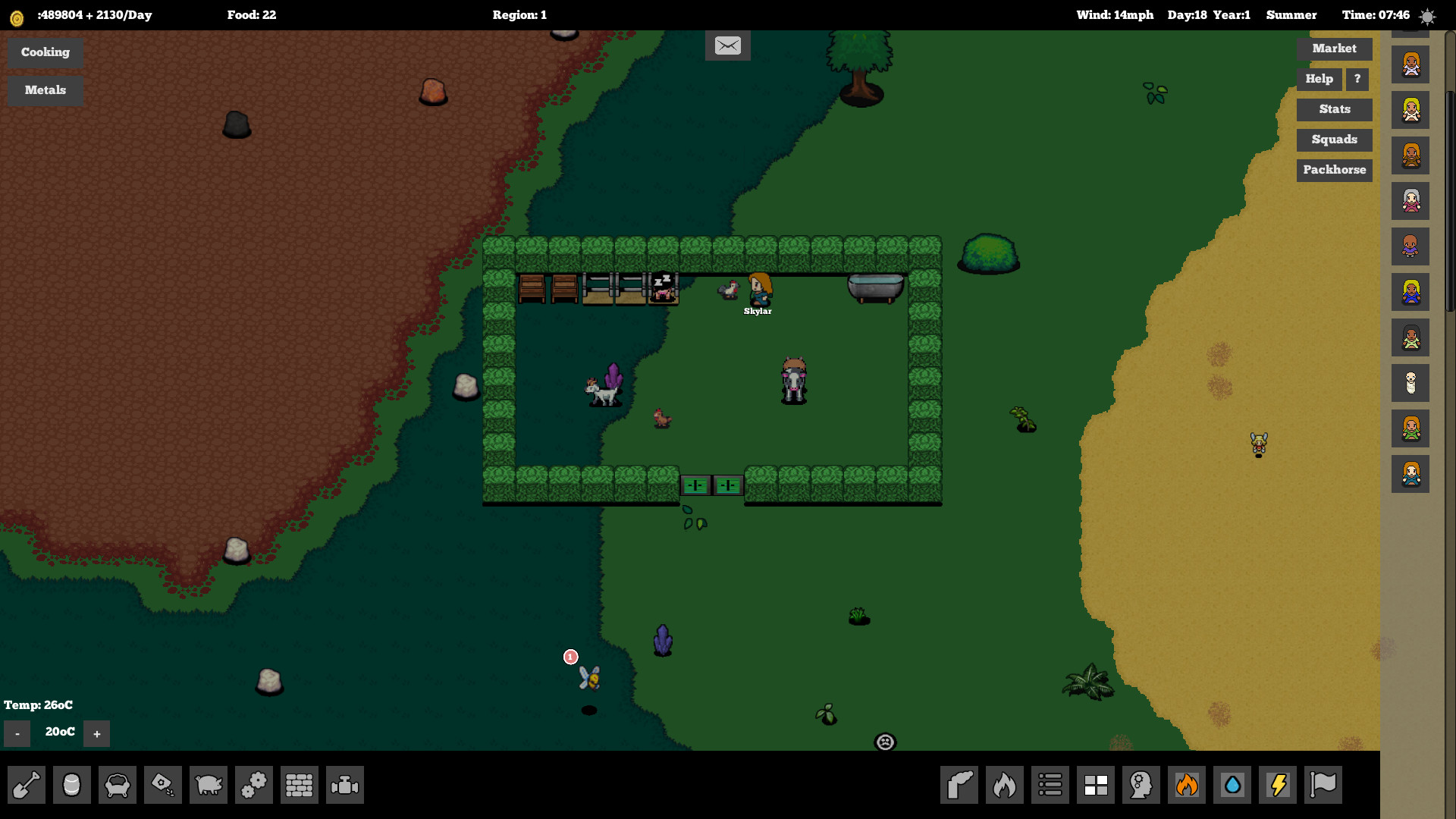Click the mail envelope at the top
Screen dimensions: 1456x819
coord(727,45)
